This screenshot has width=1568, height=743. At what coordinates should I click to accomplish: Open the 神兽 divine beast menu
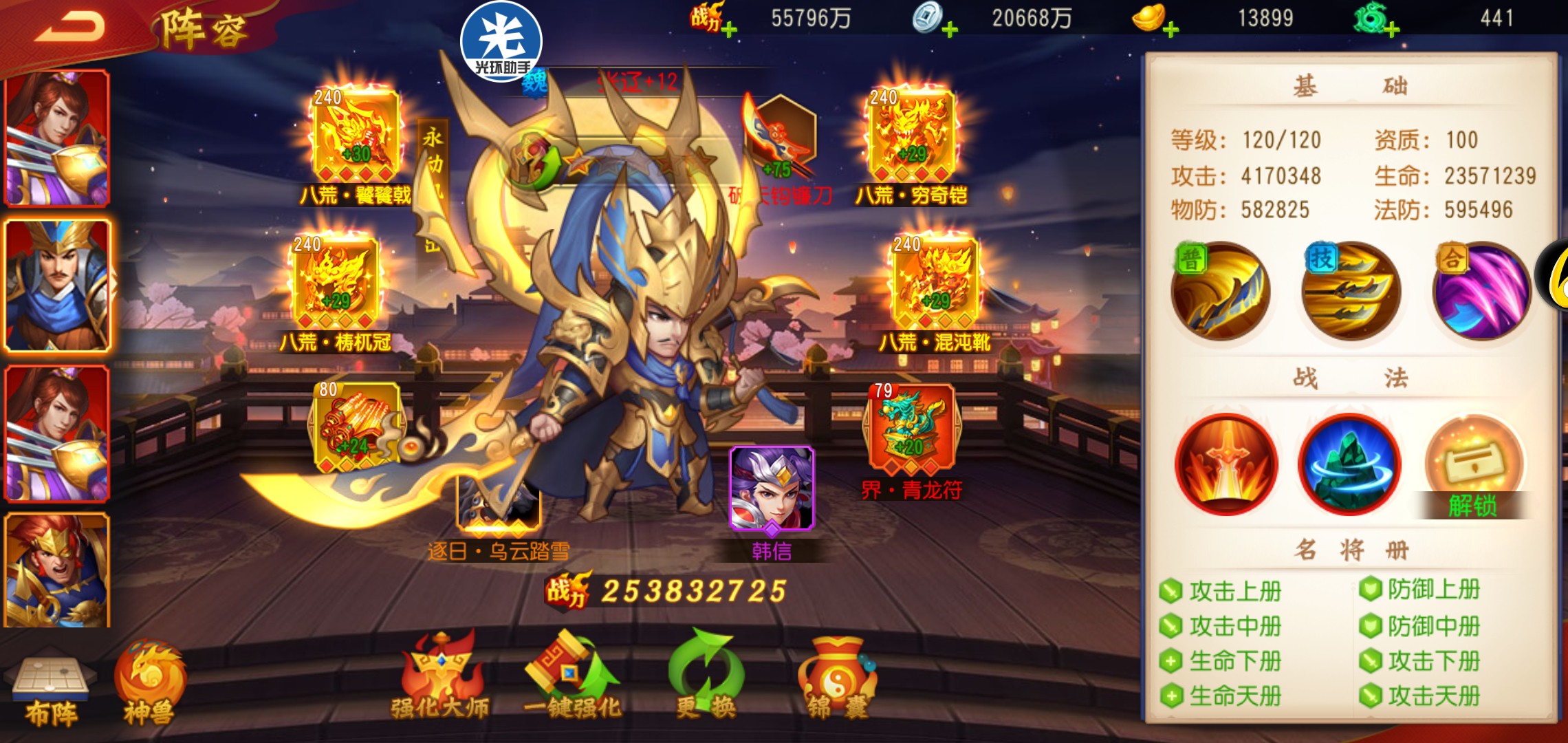pyautogui.click(x=149, y=685)
